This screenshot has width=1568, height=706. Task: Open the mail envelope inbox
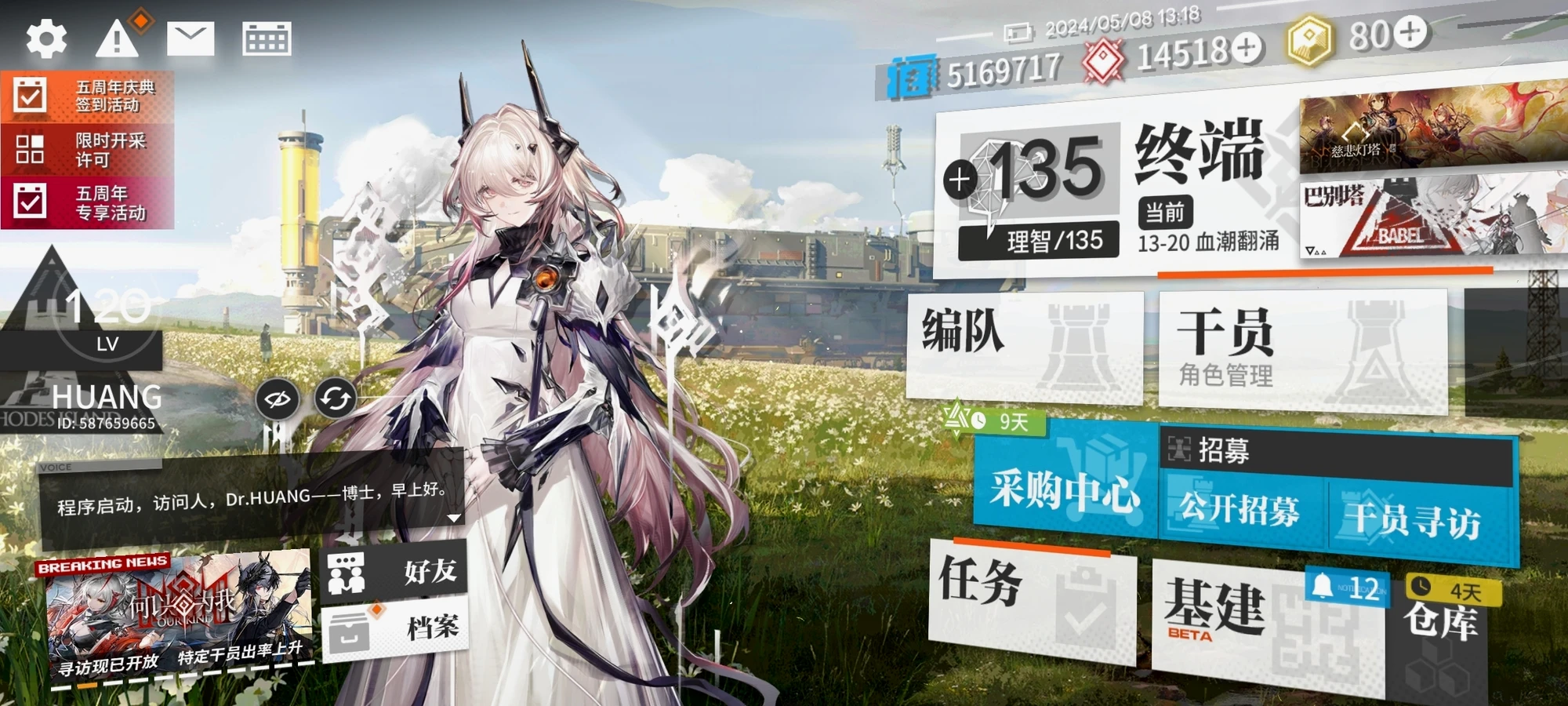coord(191,38)
